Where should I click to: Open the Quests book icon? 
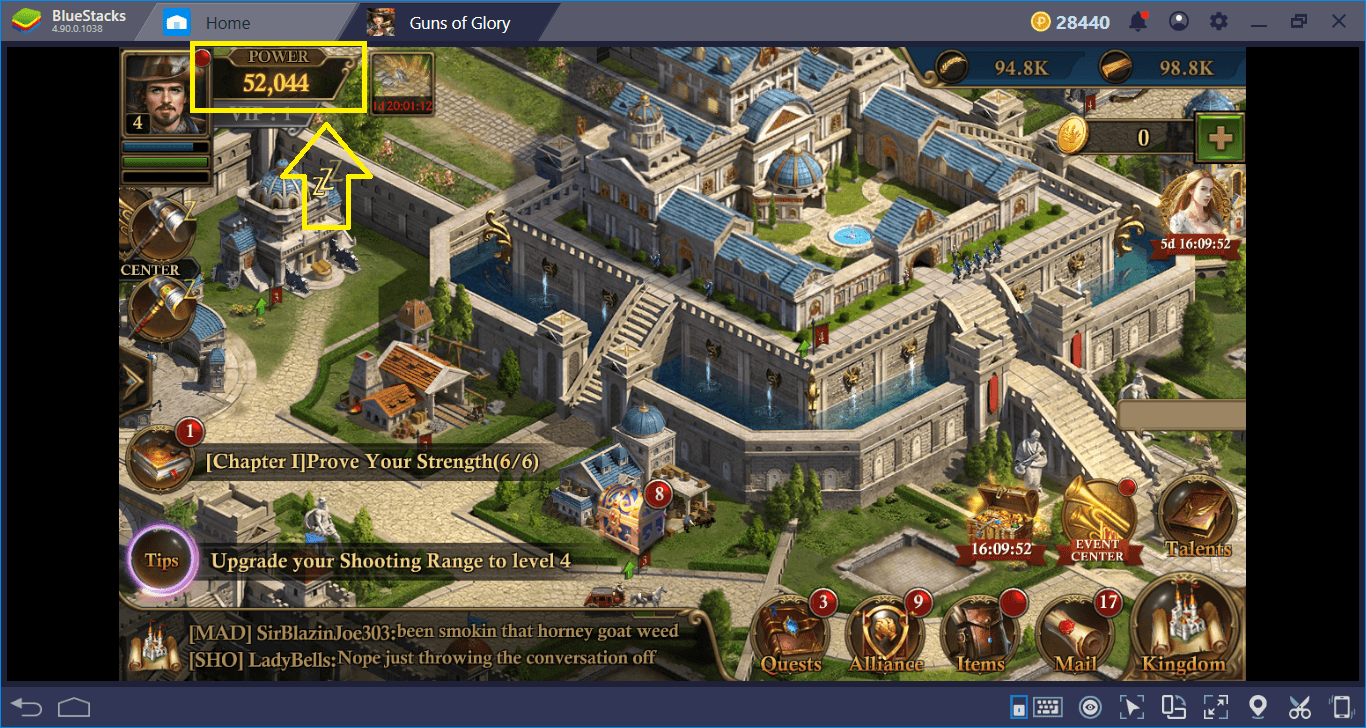pos(791,631)
